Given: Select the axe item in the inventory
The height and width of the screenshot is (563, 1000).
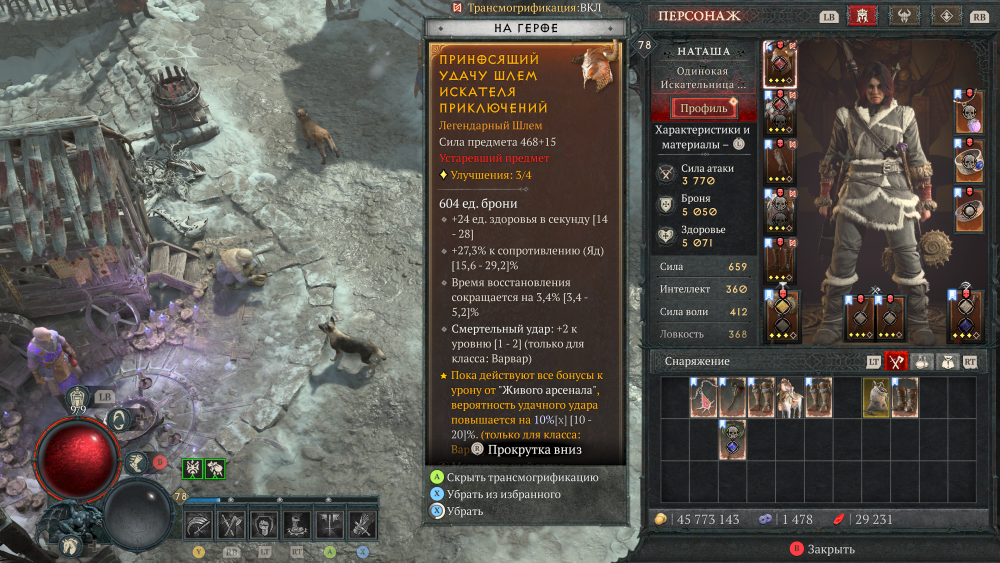Looking at the screenshot, I should point(732,397).
